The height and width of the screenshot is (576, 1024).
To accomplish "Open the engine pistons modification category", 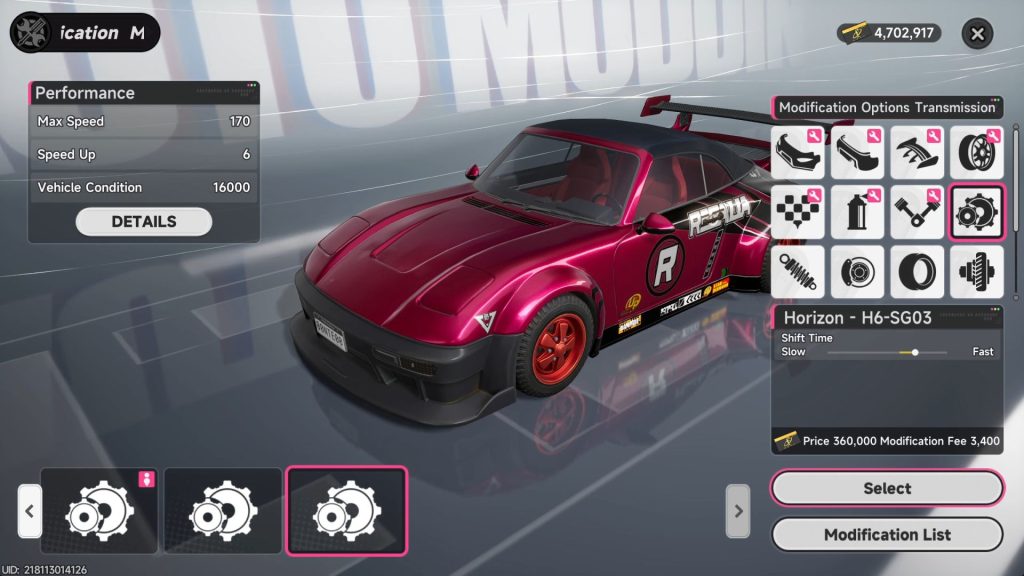I will (917, 211).
